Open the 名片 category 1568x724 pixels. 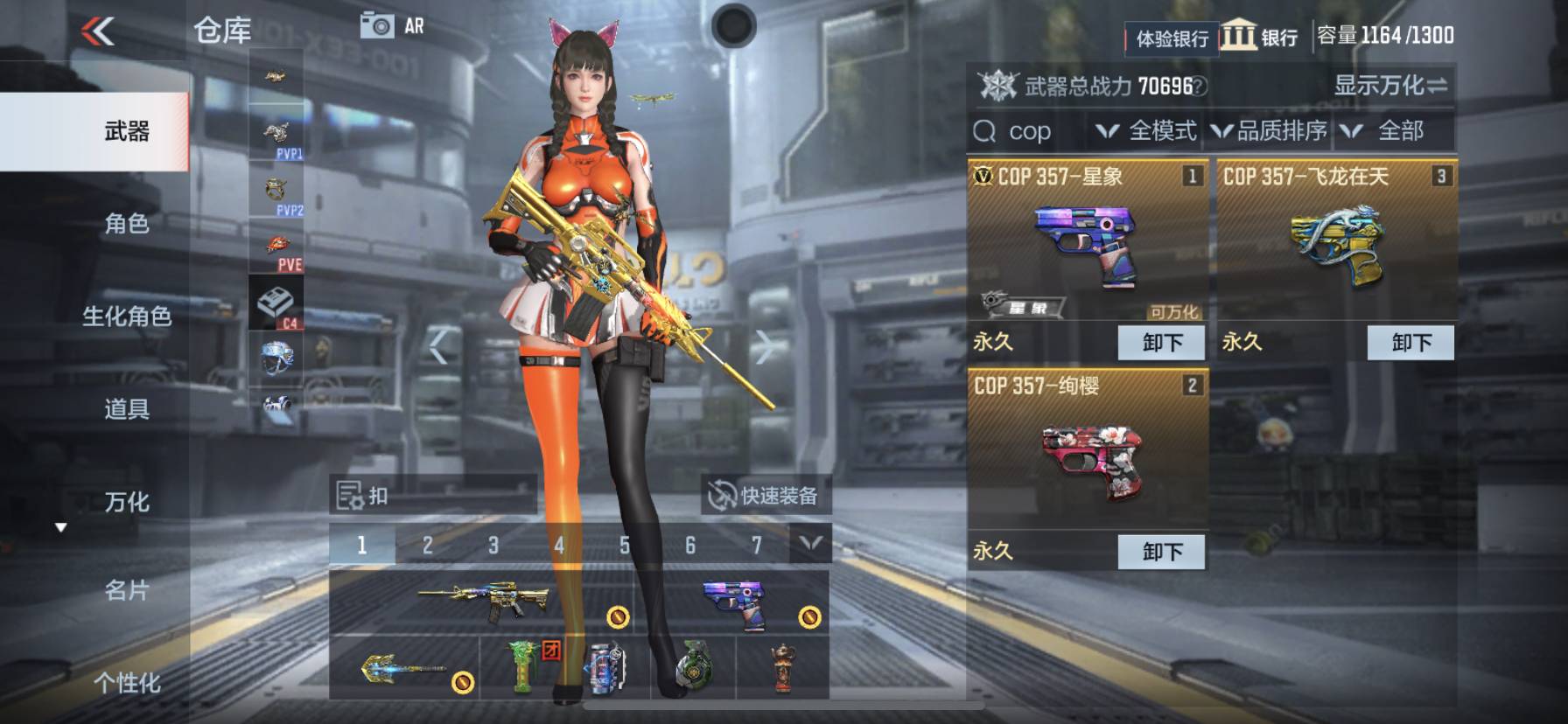click(x=127, y=591)
